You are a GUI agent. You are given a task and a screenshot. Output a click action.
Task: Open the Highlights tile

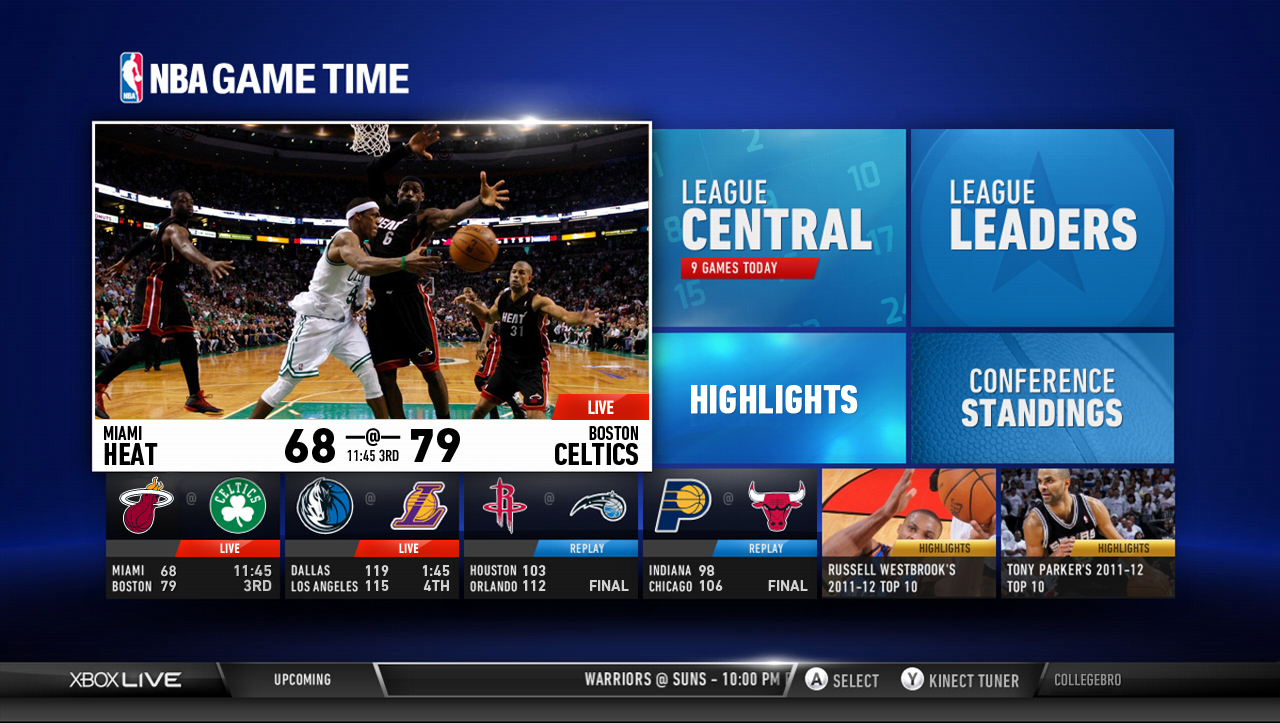tap(778, 398)
